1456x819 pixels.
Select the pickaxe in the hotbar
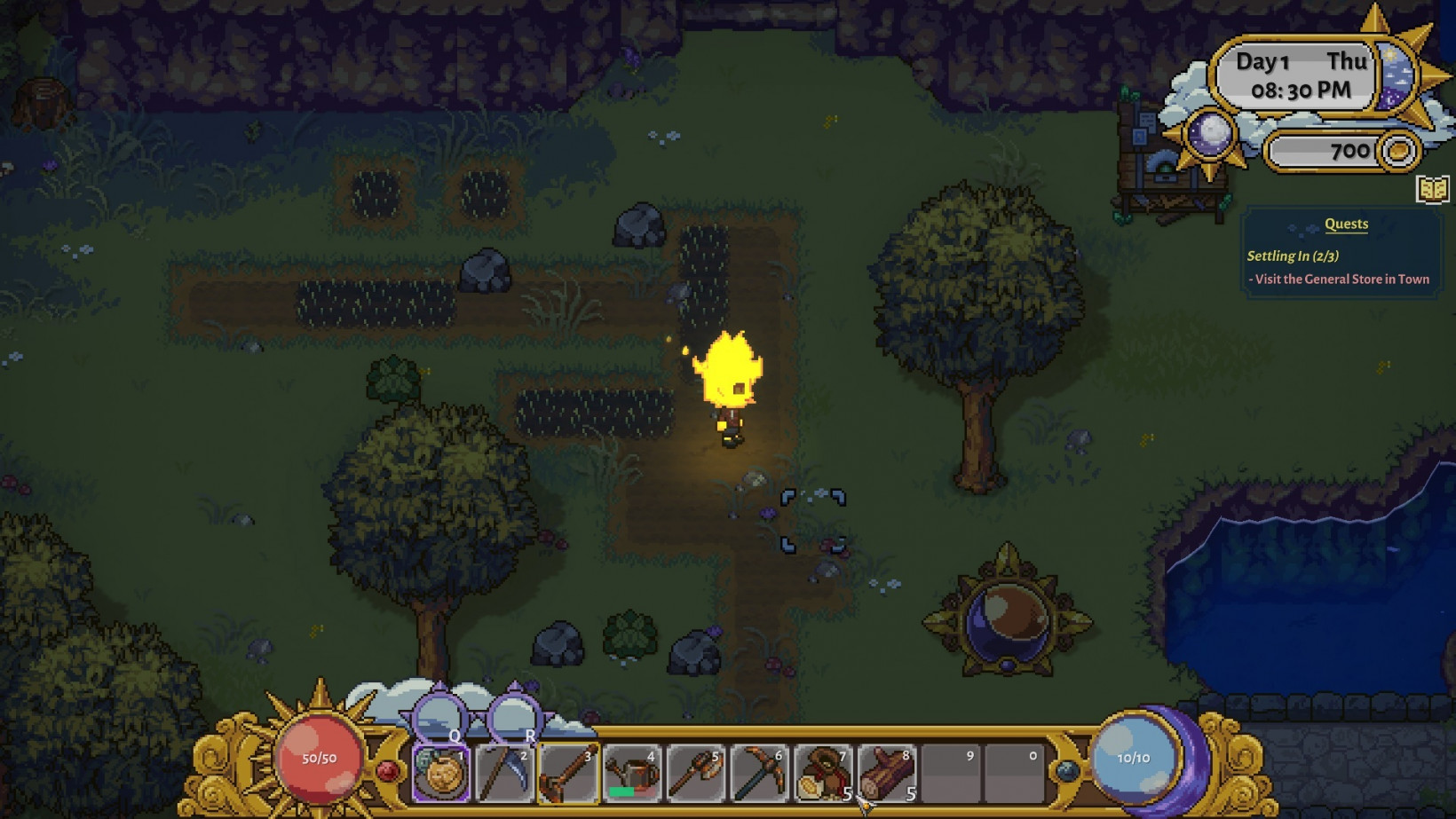[760, 773]
